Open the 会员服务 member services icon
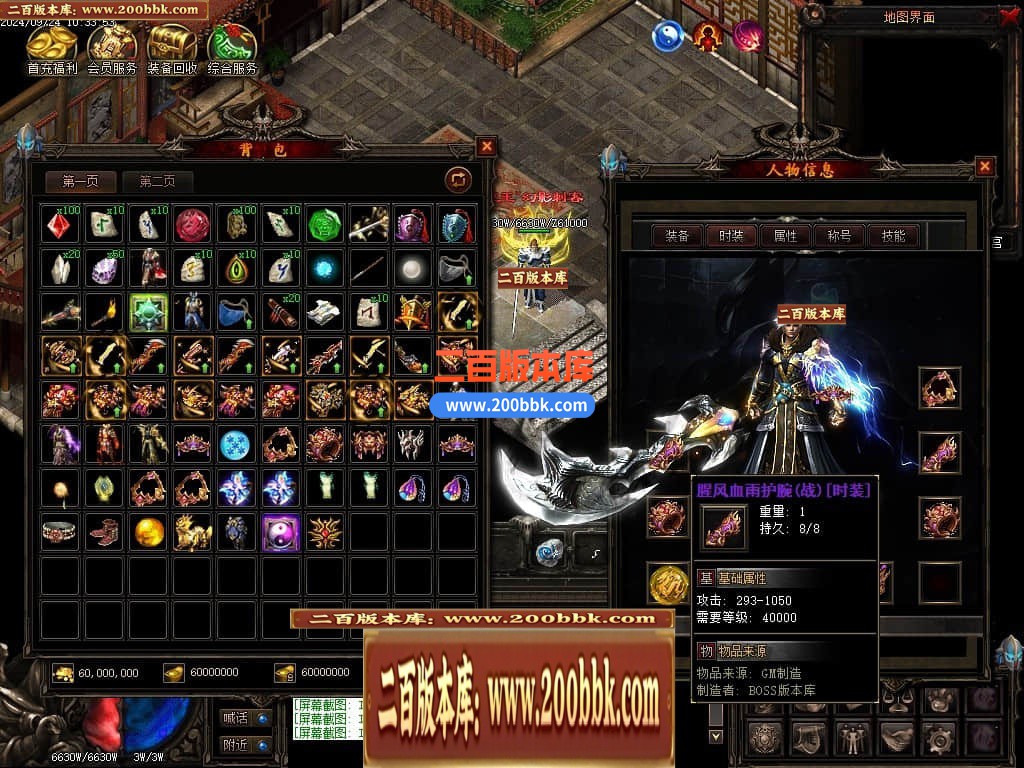The image size is (1024, 768). pos(112,48)
